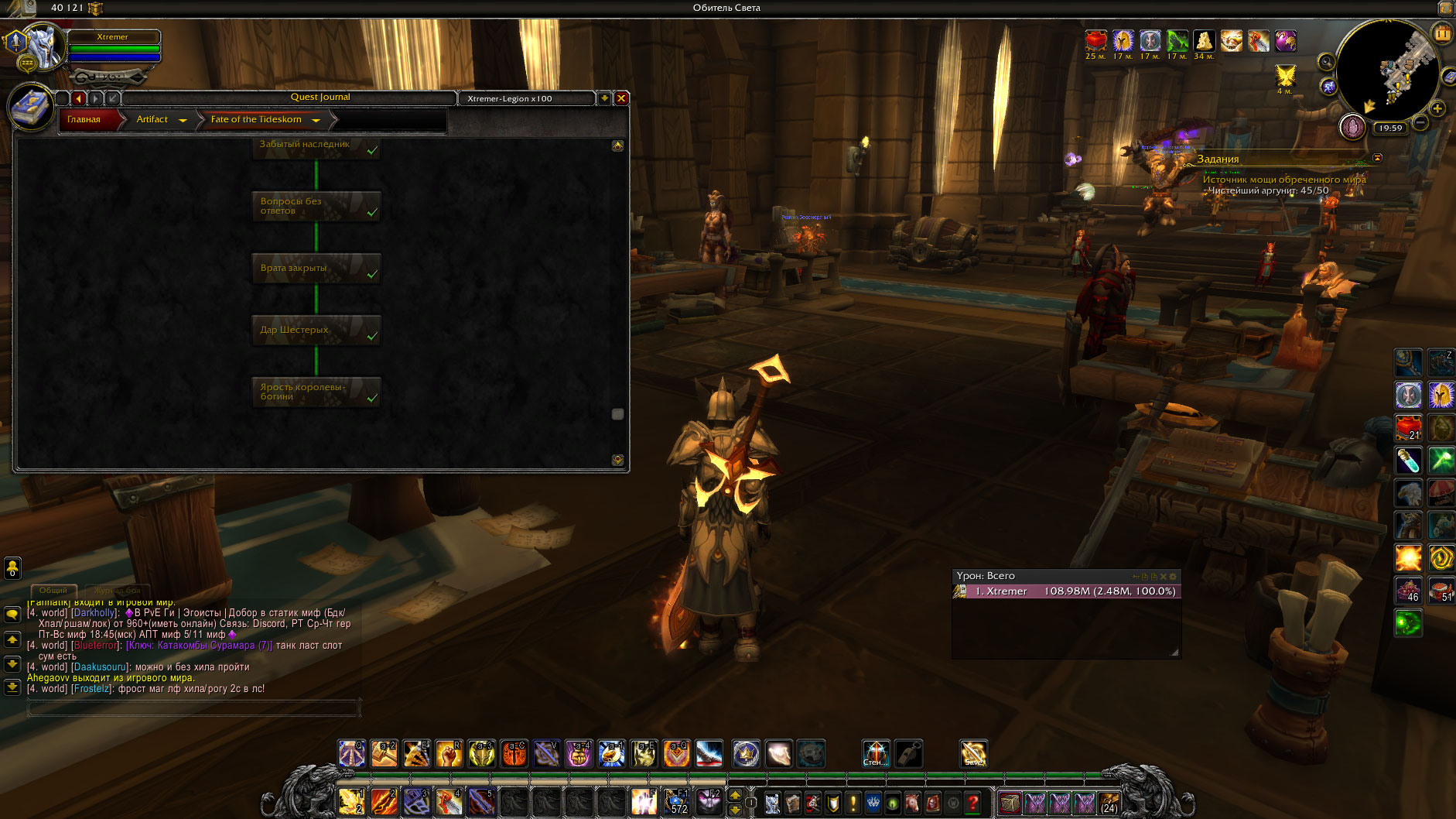Open the Artifact breadcrumb dropdown
The height and width of the screenshot is (819, 1456).
[x=183, y=120]
